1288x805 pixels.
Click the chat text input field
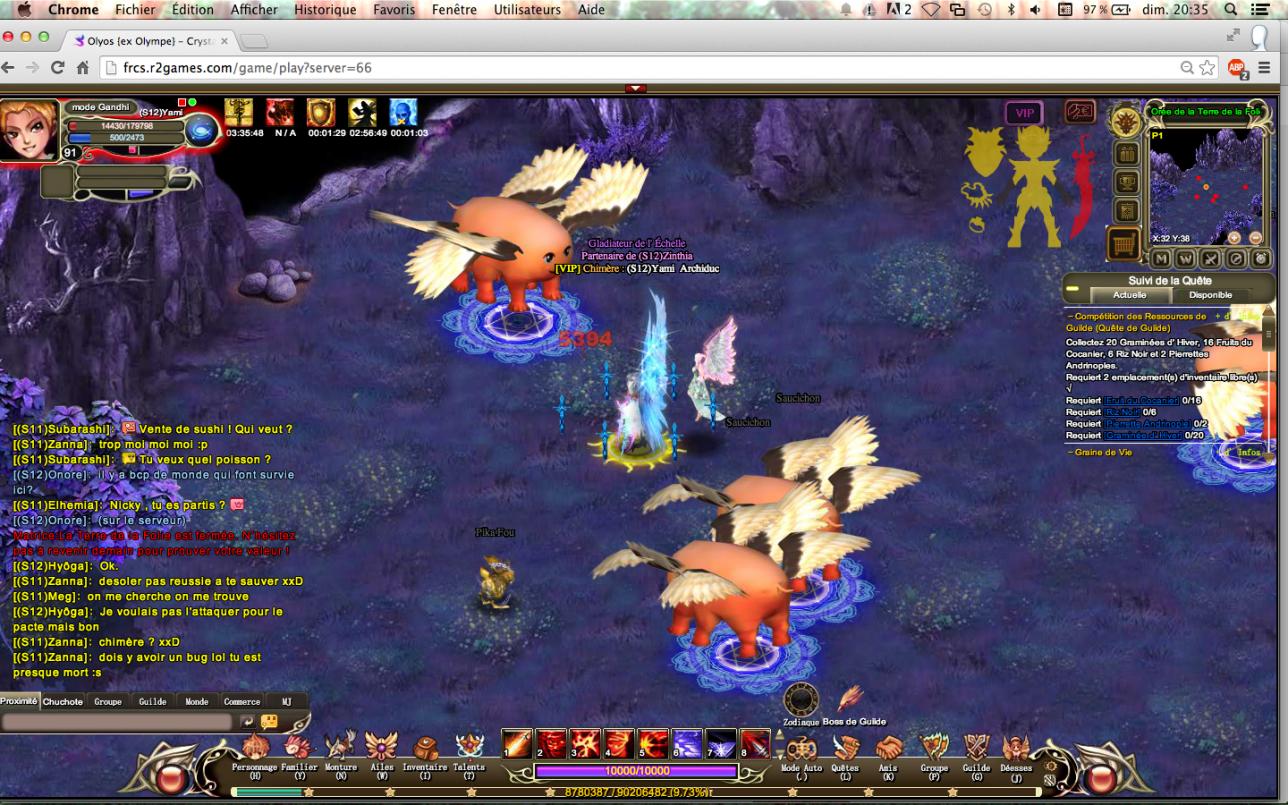point(117,721)
